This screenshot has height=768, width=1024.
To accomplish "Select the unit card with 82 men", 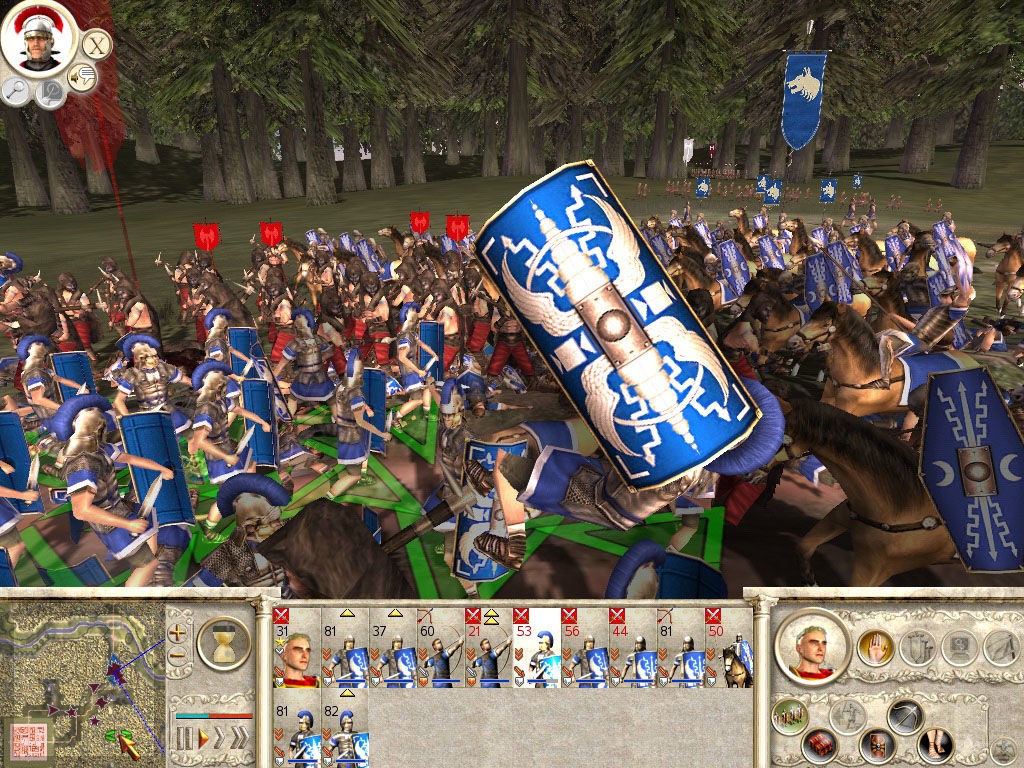I will [345, 734].
